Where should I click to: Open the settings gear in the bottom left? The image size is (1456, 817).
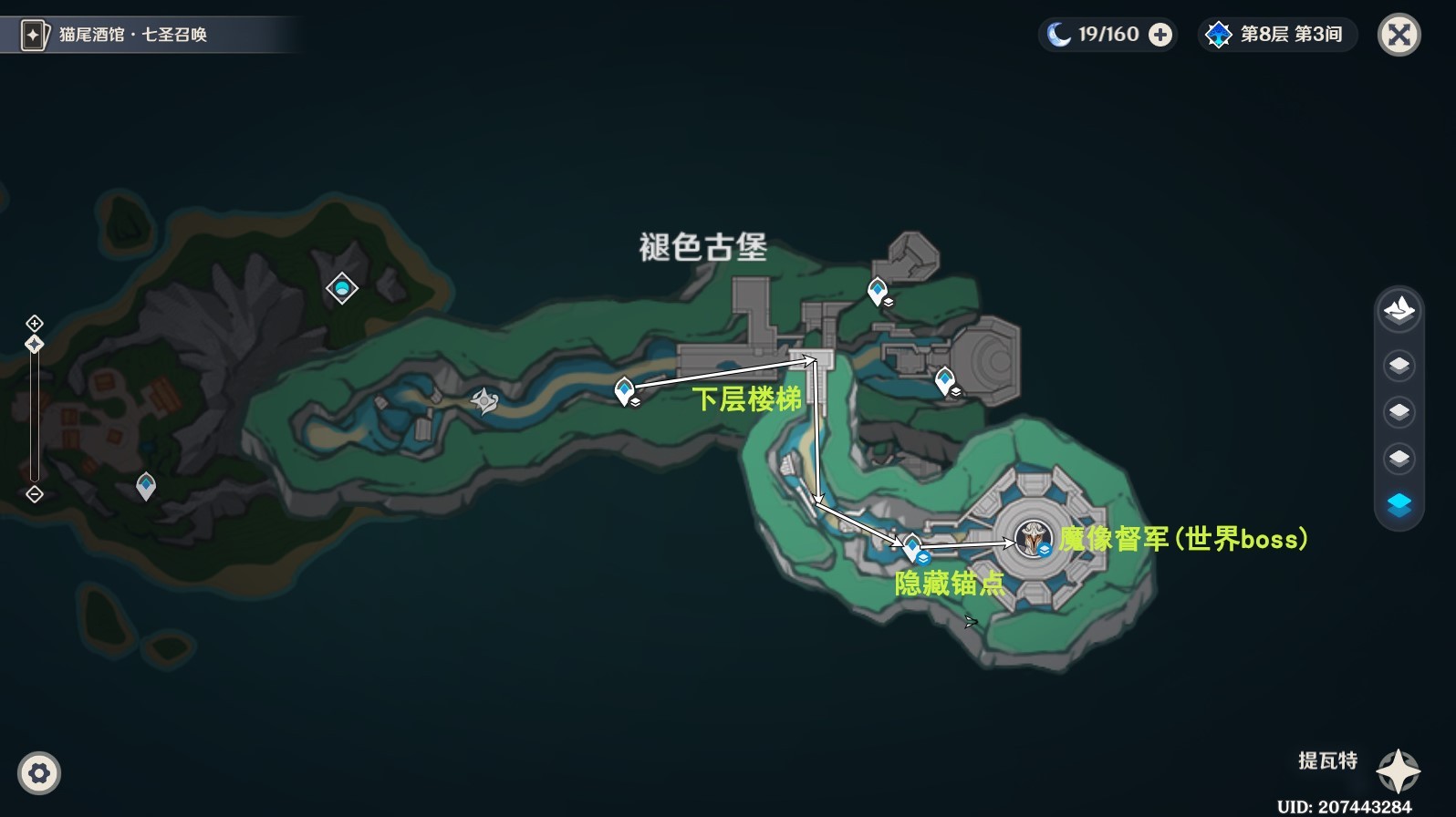click(39, 773)
